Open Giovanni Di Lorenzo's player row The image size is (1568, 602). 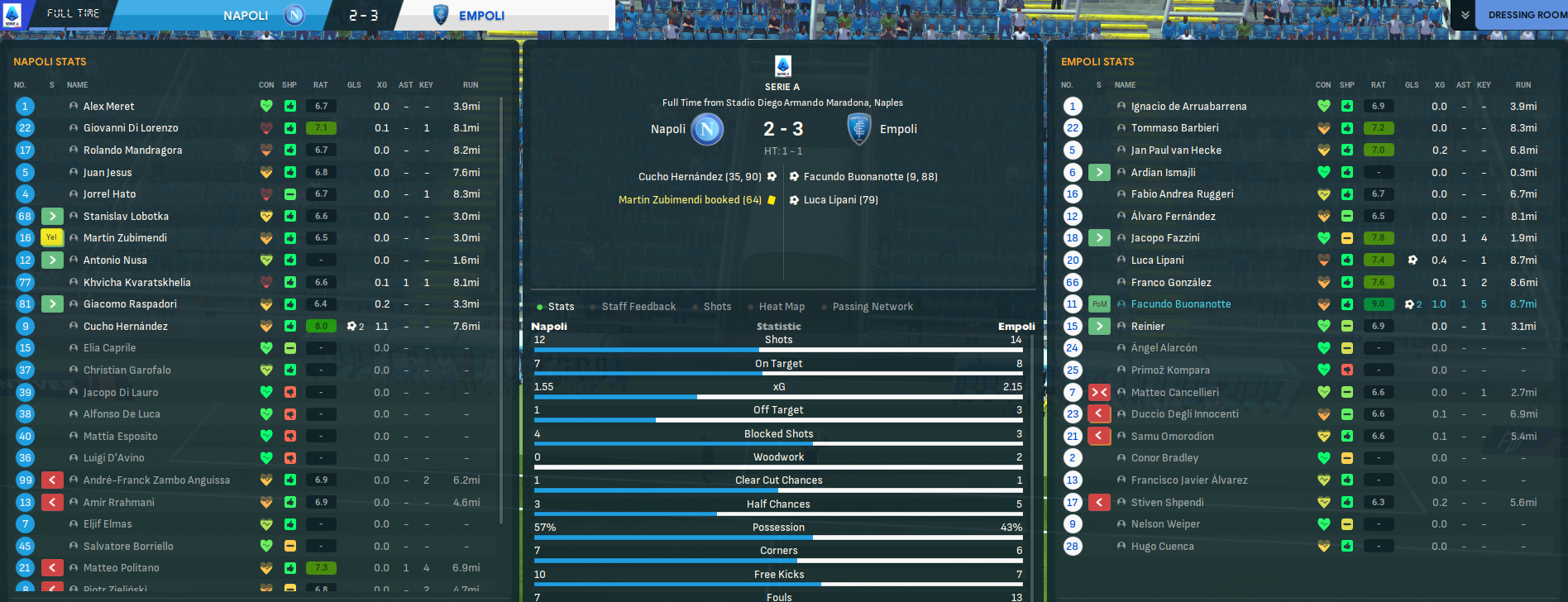[x=131, y=128]
